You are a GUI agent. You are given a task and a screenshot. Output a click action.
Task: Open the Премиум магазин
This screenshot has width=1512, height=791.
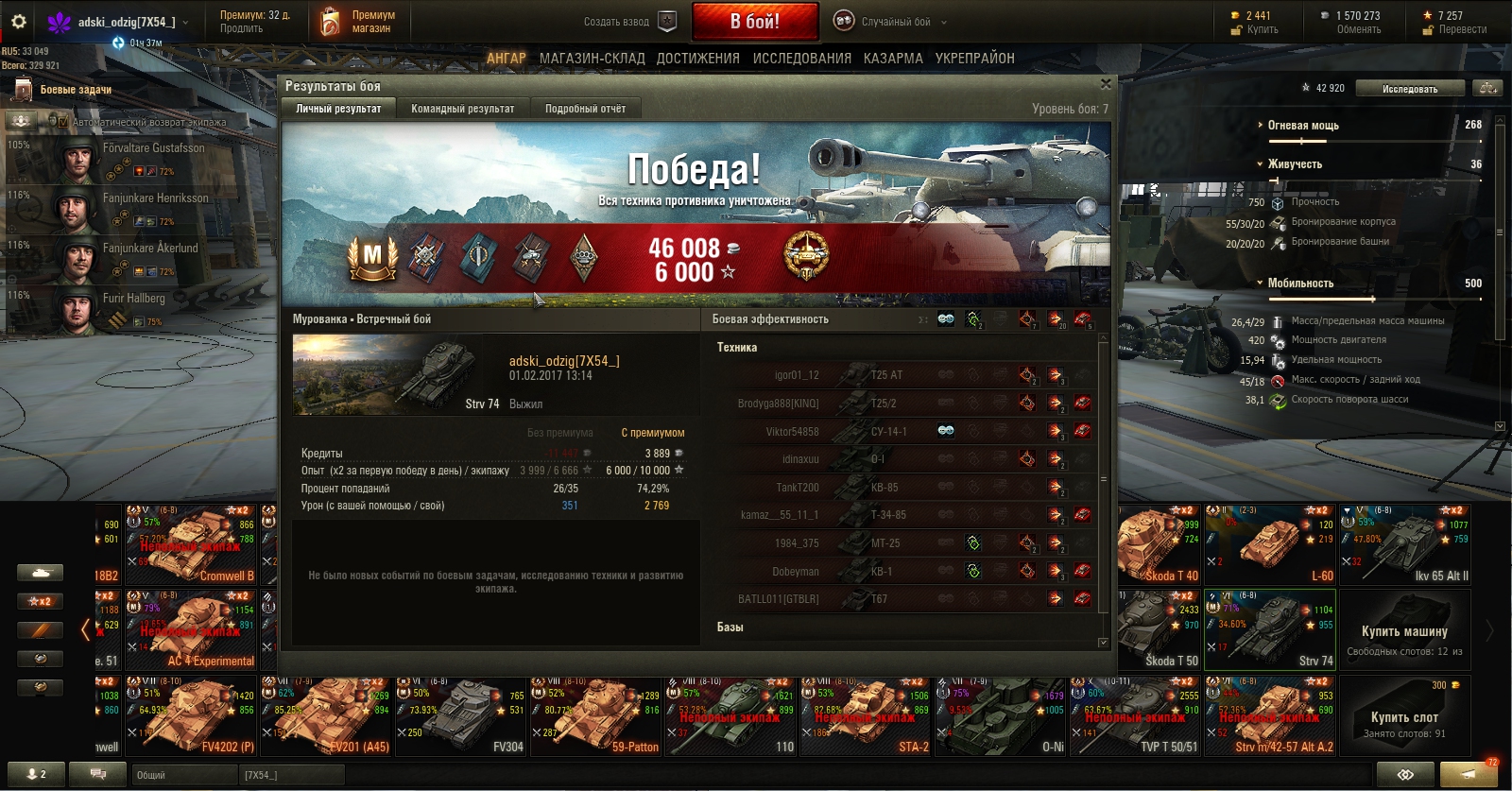pos(360,22)
